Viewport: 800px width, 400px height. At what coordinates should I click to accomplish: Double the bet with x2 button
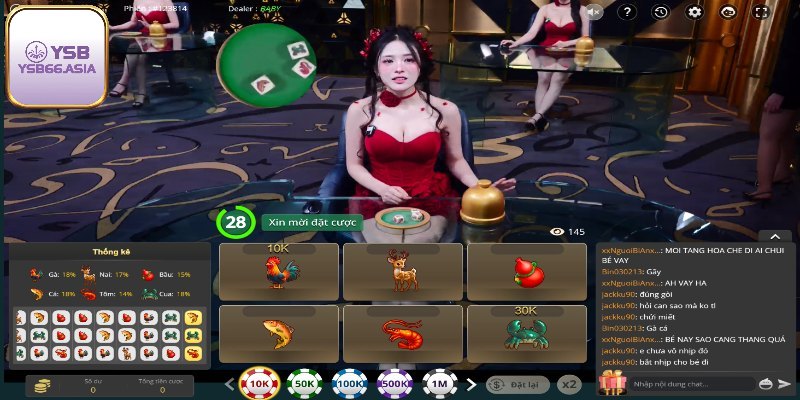point(569,383)
